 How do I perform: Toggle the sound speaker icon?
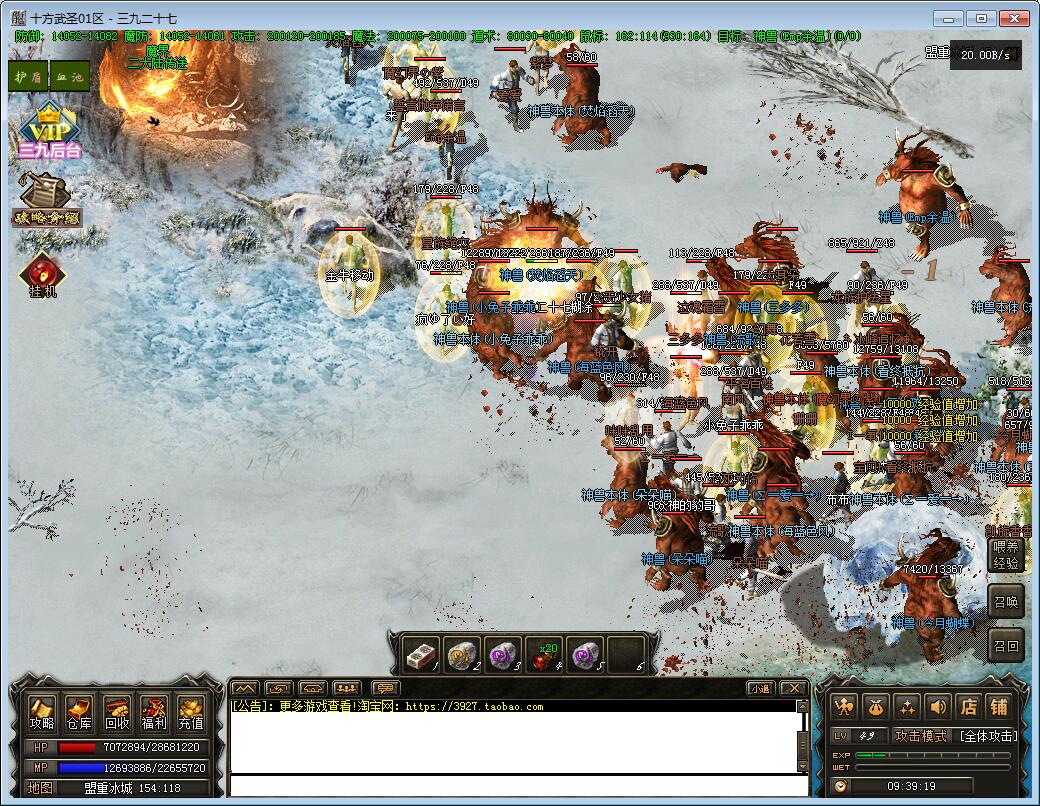(937, 706)
